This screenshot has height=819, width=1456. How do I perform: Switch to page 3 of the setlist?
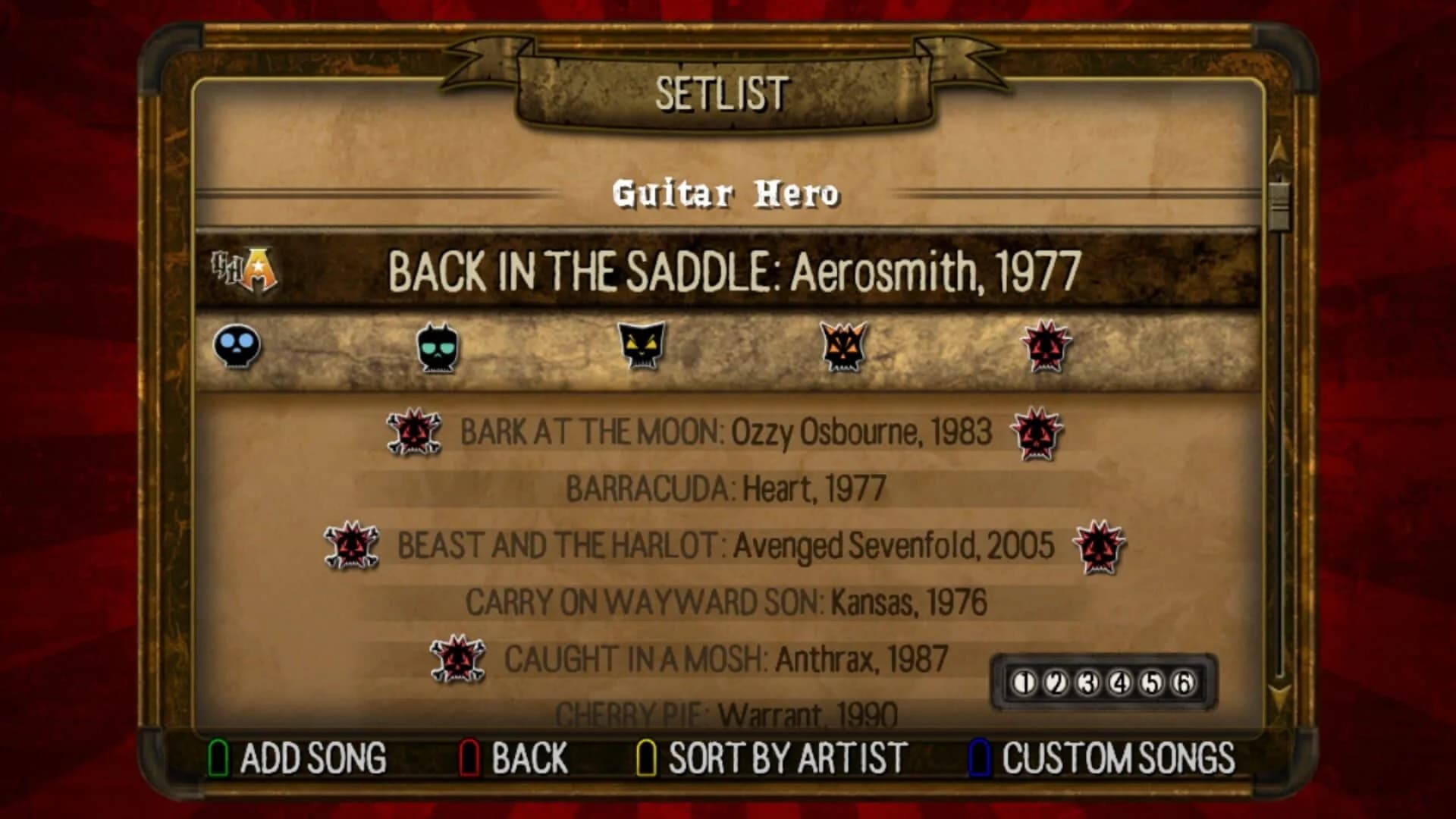(x=1088, y=681)
